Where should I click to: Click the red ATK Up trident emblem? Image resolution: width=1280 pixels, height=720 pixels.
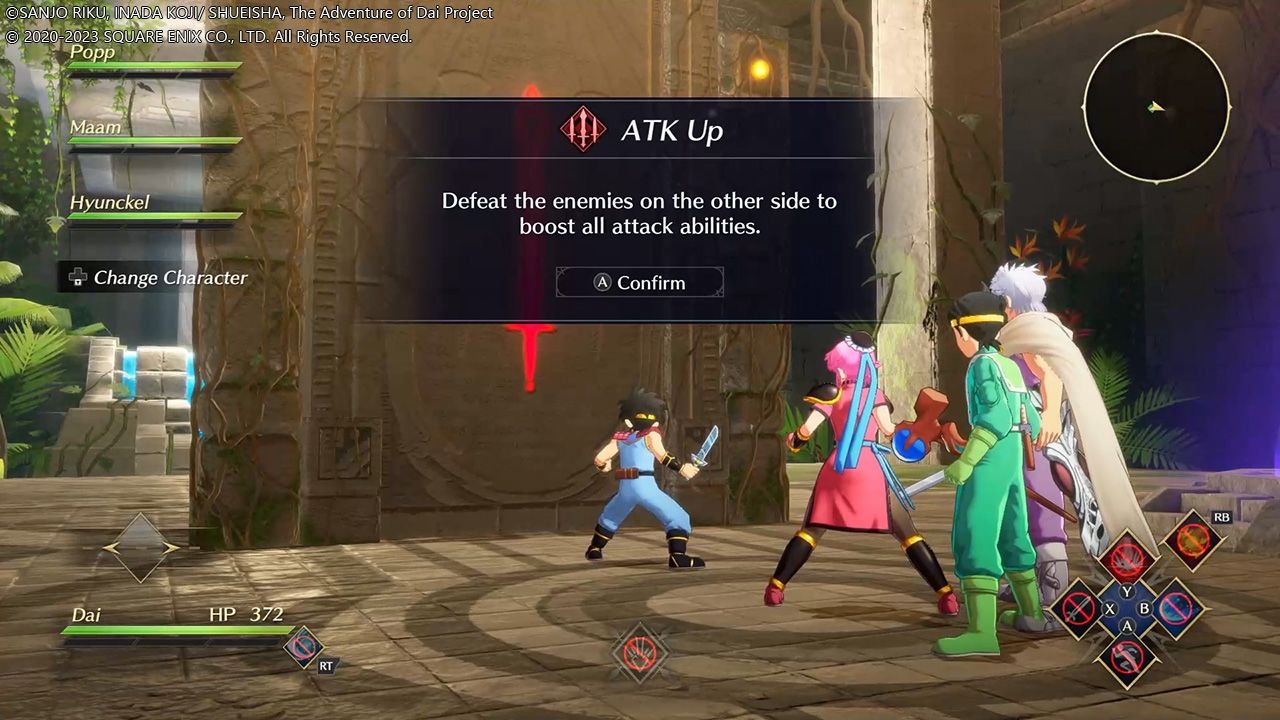pyautogui.click(x=584, y=130)
